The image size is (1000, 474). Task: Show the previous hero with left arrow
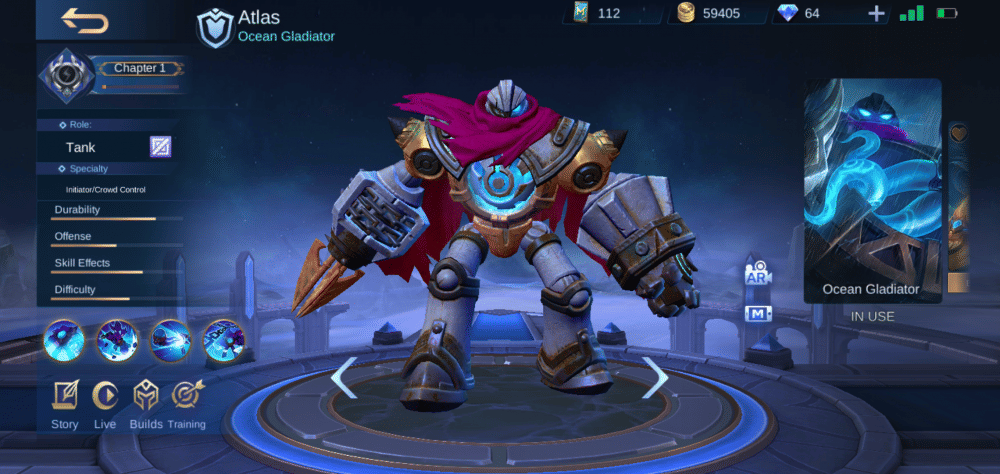pyautogui.click(x=343, y=377)
